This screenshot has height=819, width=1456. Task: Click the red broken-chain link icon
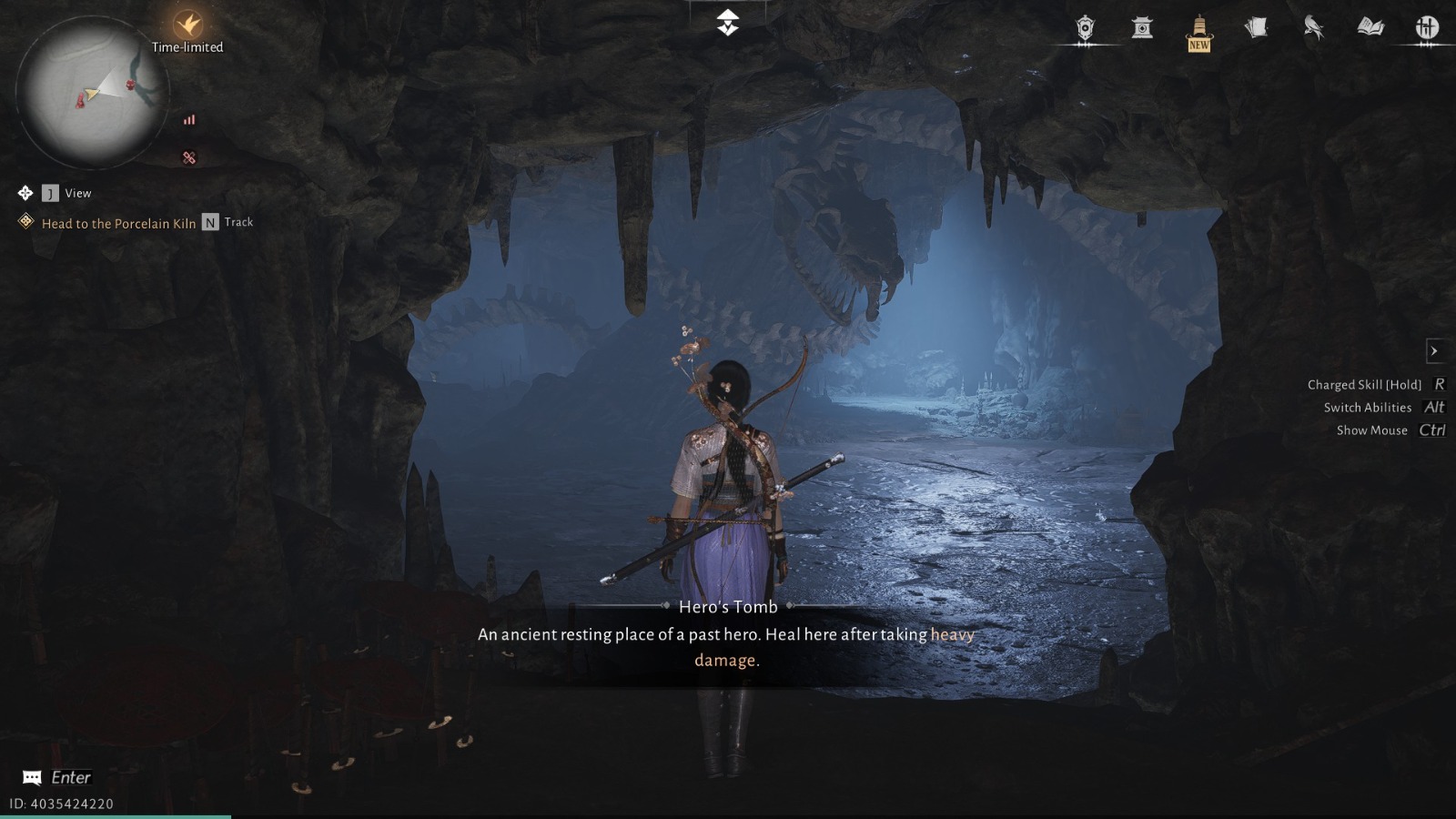[189, 157]
